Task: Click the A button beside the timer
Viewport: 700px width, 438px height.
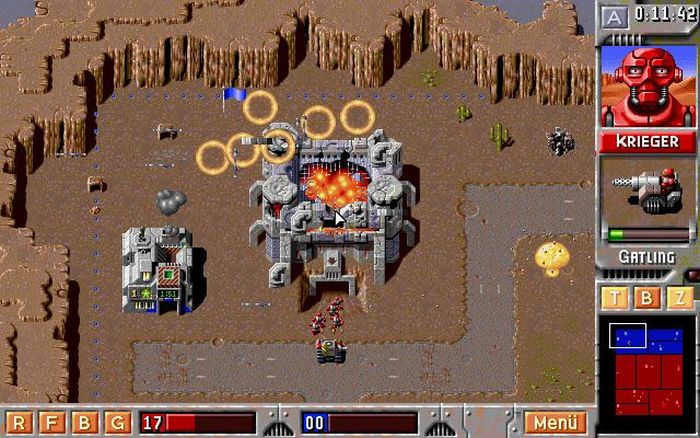Action: (x=615, y=17)
